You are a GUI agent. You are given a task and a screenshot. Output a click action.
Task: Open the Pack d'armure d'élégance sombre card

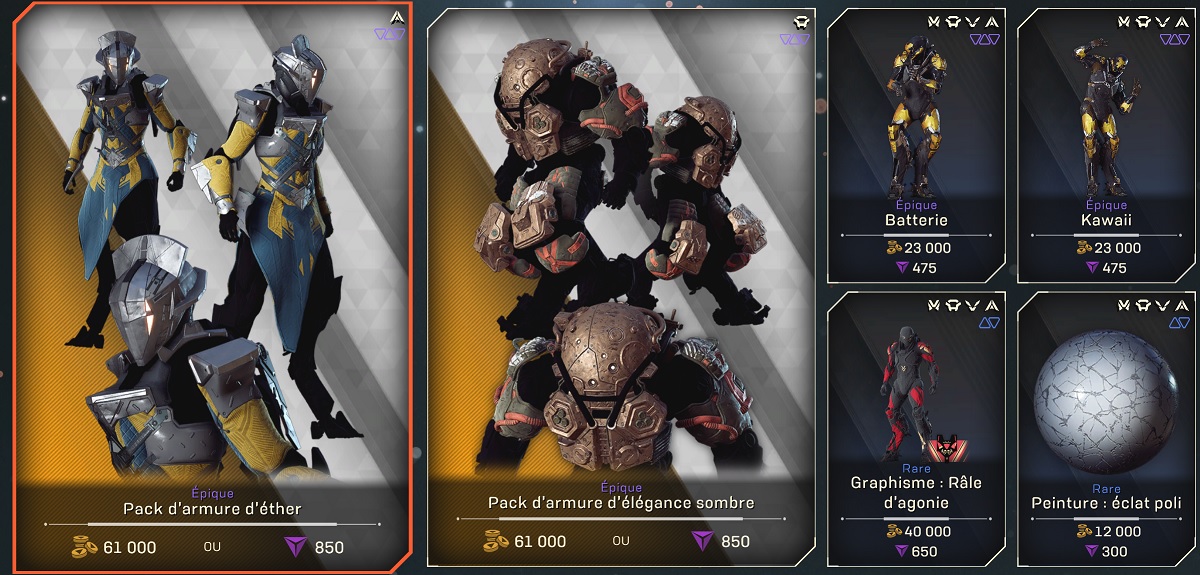[621, 287]
